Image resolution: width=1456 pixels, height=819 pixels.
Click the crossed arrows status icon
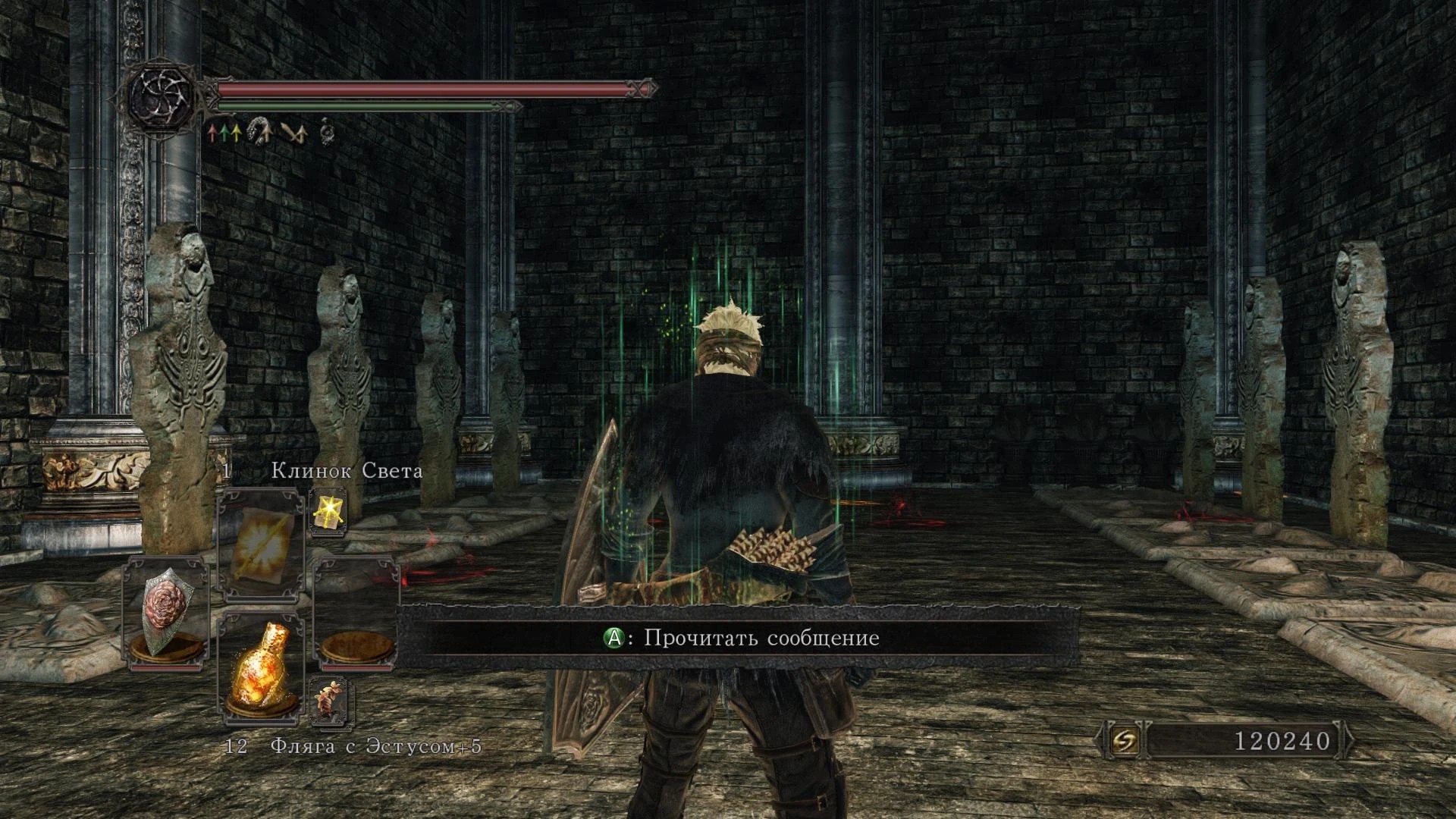(296, 133)
